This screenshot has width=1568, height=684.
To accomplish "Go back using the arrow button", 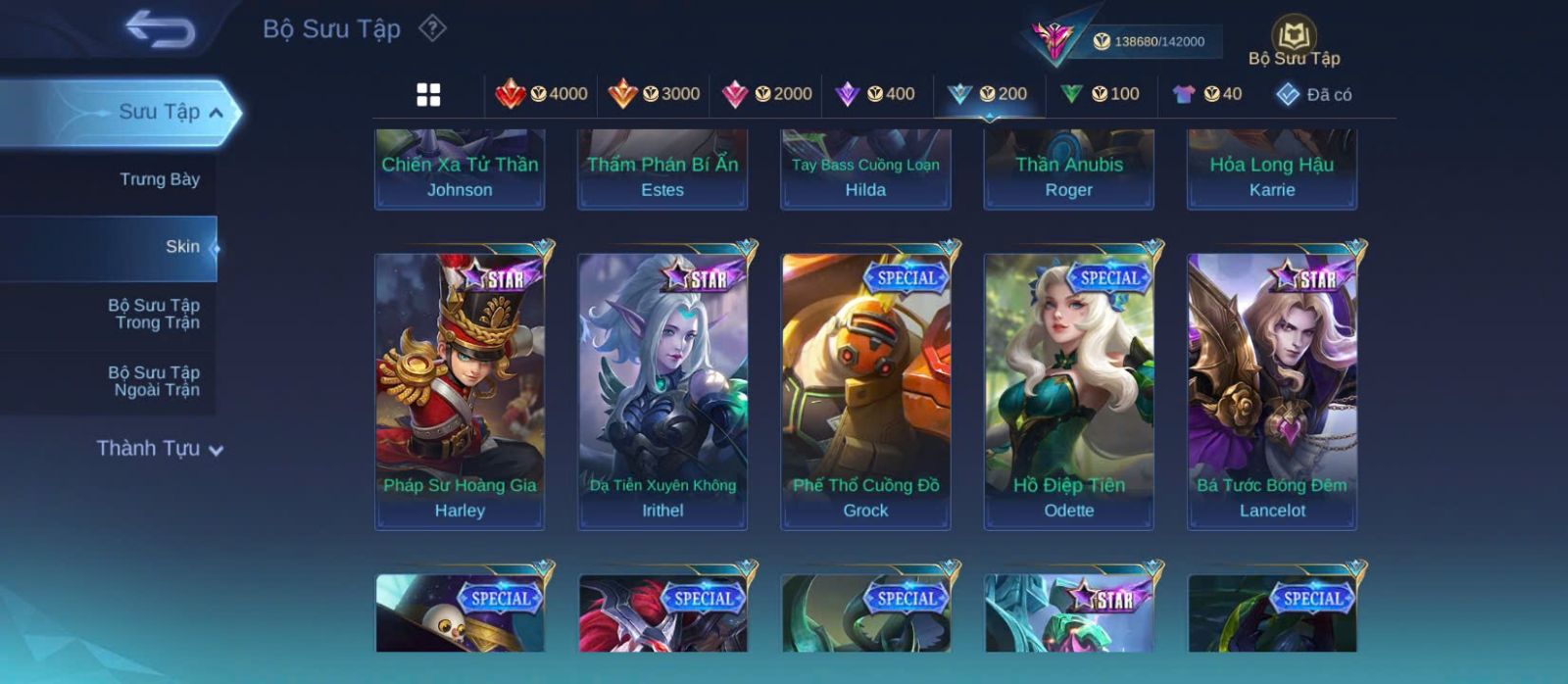I will point(161,29).
